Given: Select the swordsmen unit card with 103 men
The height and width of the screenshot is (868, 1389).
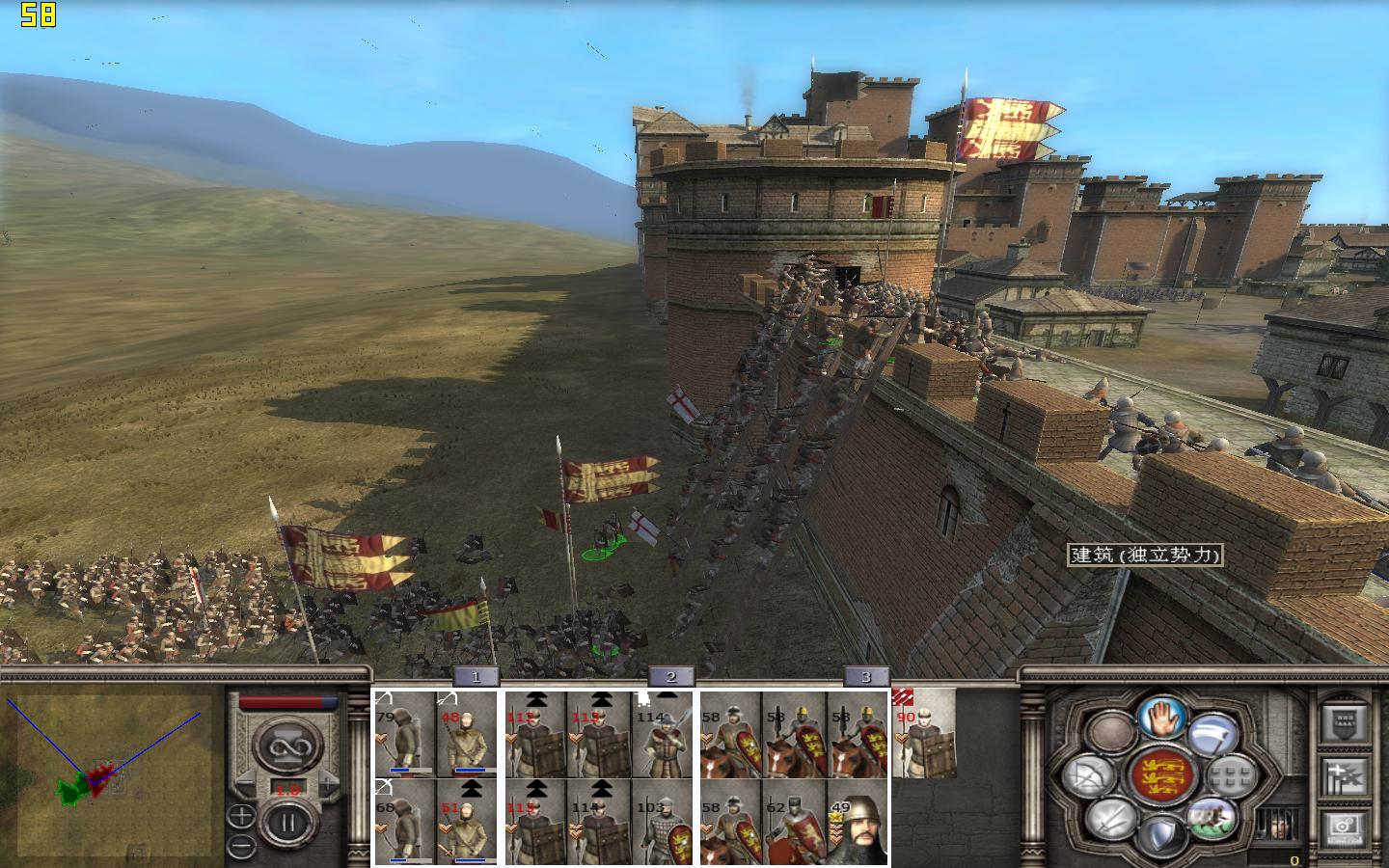Looking at the screenshot, I should tap(664, 821).
